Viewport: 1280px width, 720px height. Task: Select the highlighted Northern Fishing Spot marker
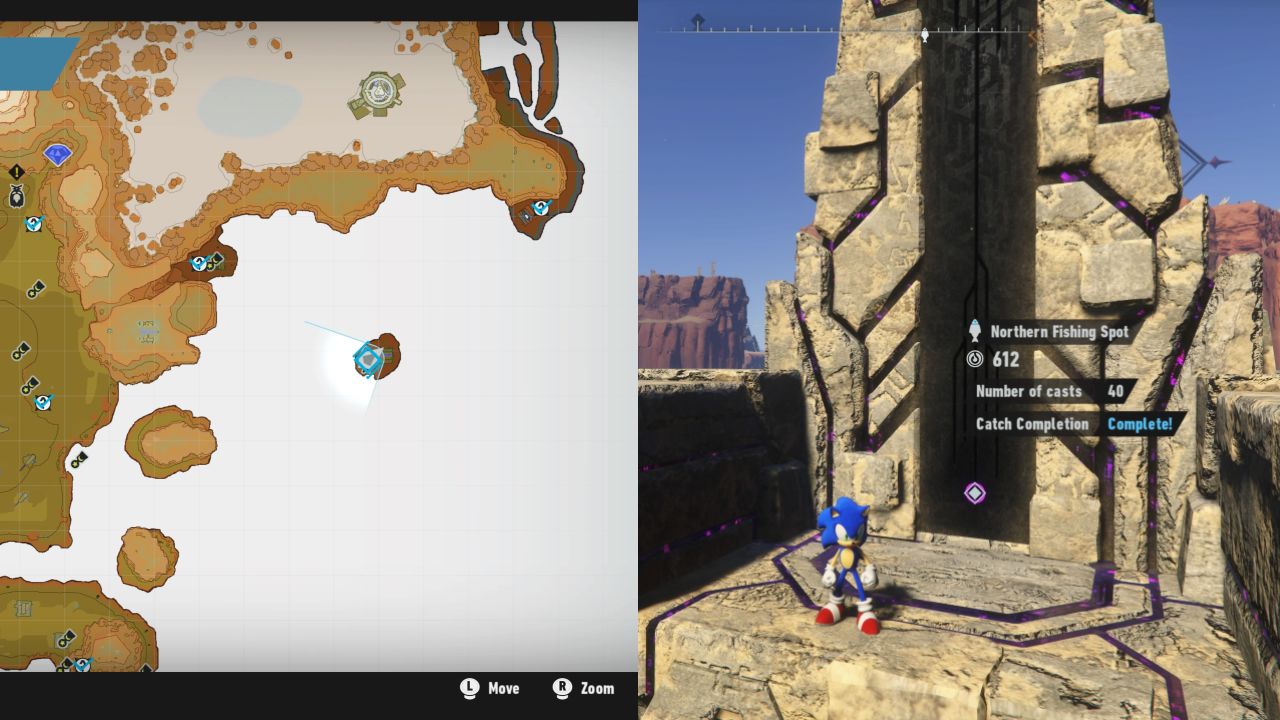[x=368, y=357]
